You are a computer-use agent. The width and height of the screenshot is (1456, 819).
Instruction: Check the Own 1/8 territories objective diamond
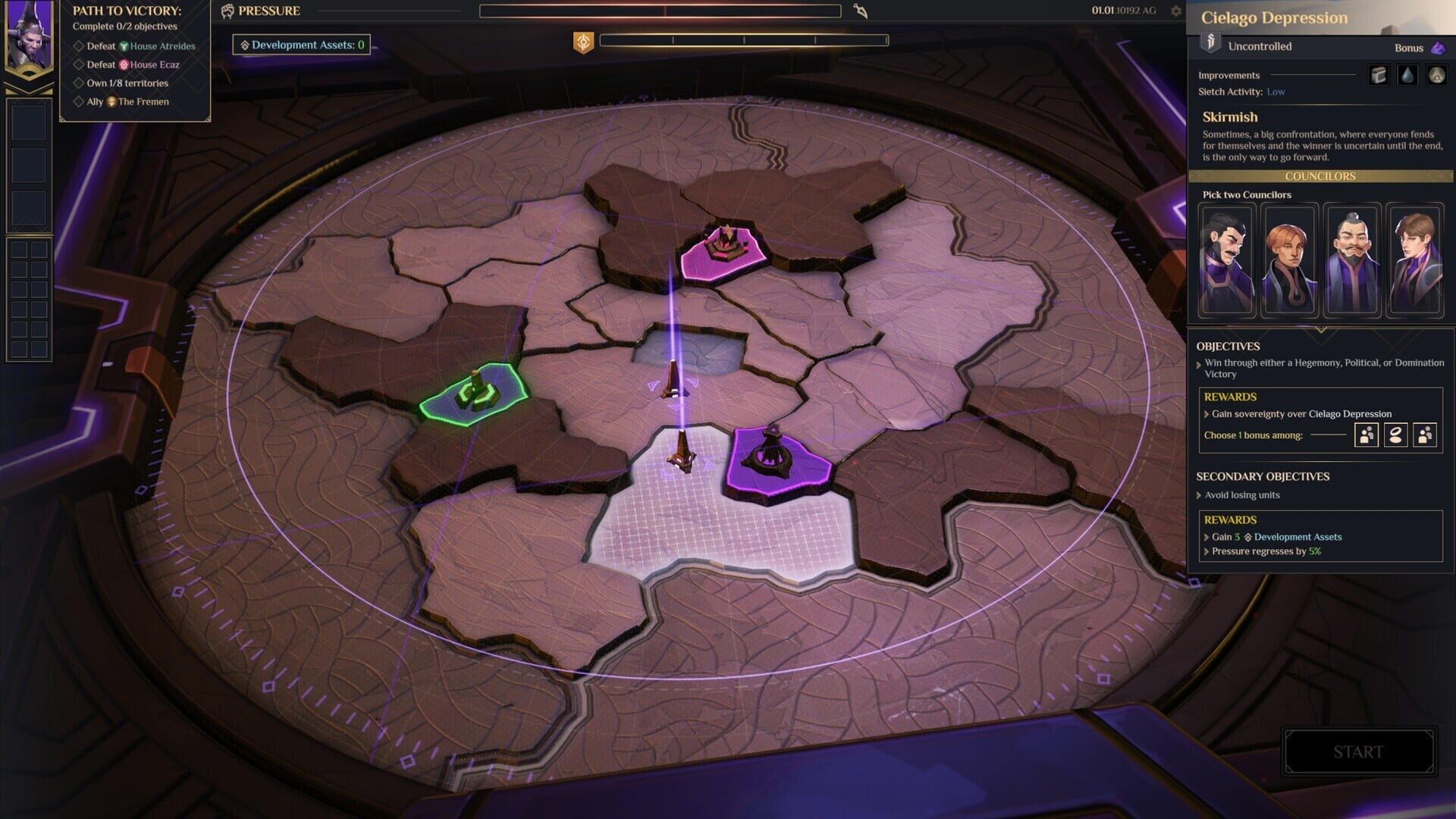pyautogui.click(x=80, y=83)
